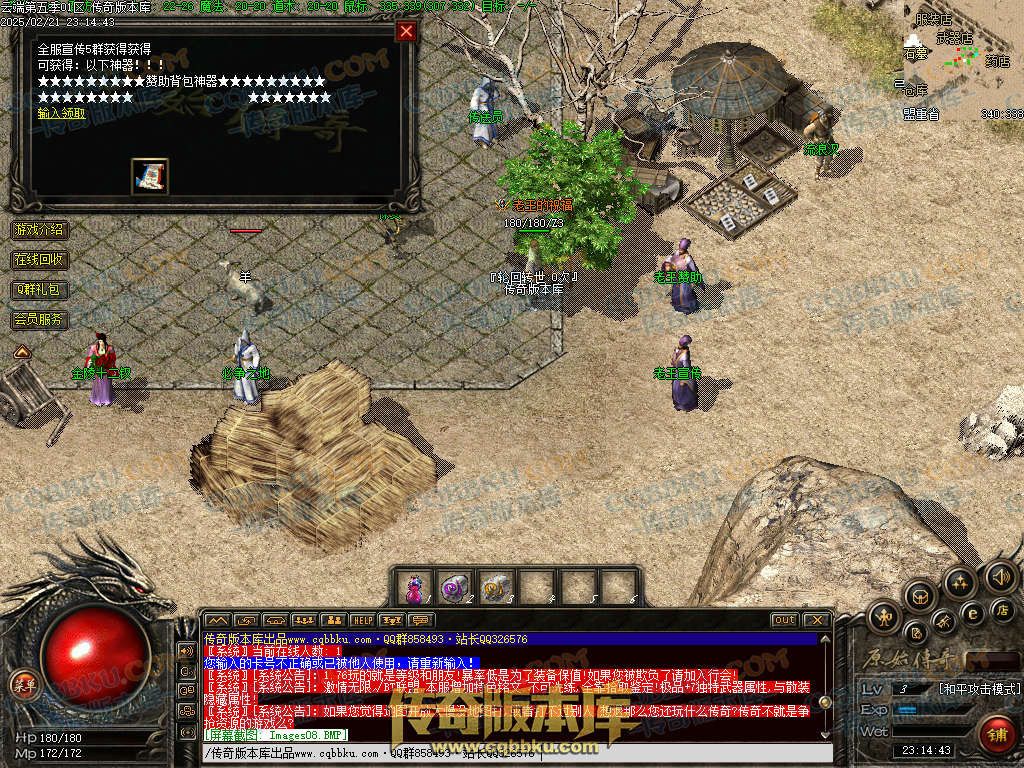Screen dimensions: 1024x768
Task: Open the Q群礼包 gift pack button
Action: coord(39,290)
